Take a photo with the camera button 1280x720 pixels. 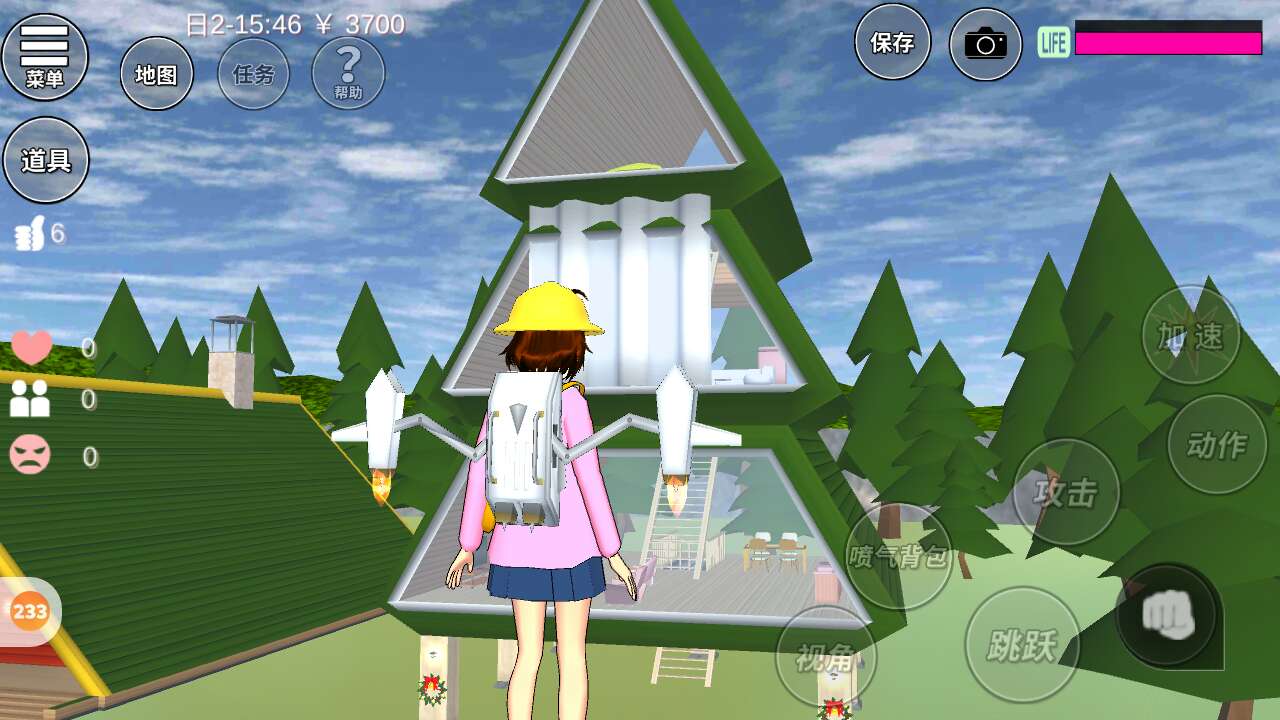[985, 44]
